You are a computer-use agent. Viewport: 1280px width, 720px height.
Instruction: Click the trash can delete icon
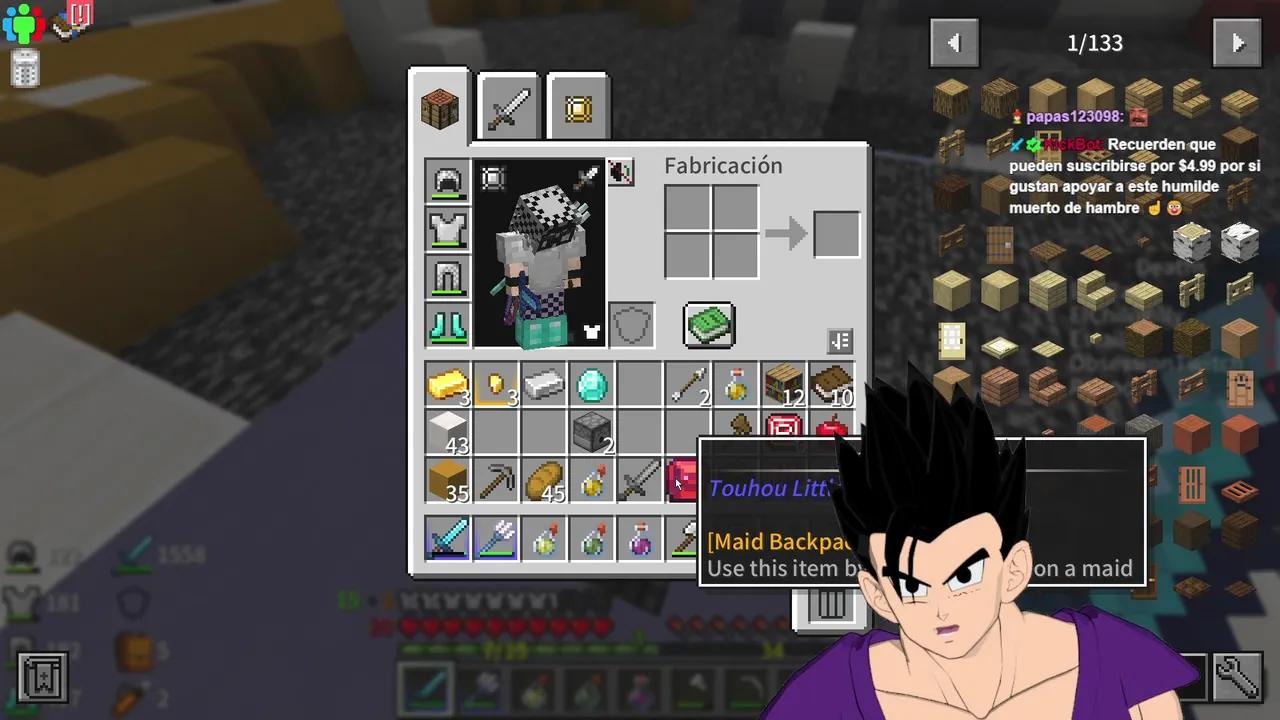tap(831, 608)
